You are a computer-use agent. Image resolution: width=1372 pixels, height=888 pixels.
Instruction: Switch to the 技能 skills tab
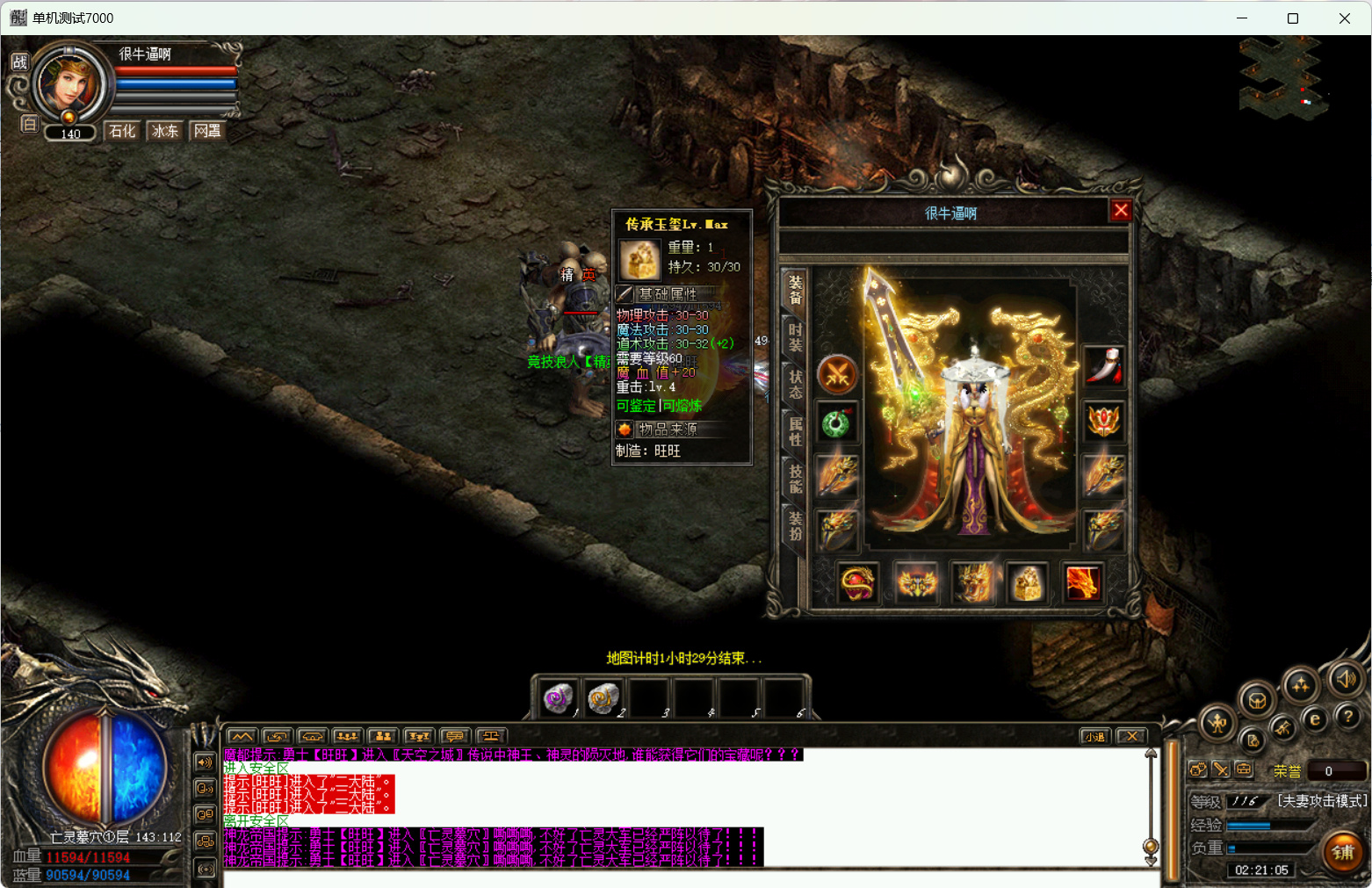coord(795,479)
